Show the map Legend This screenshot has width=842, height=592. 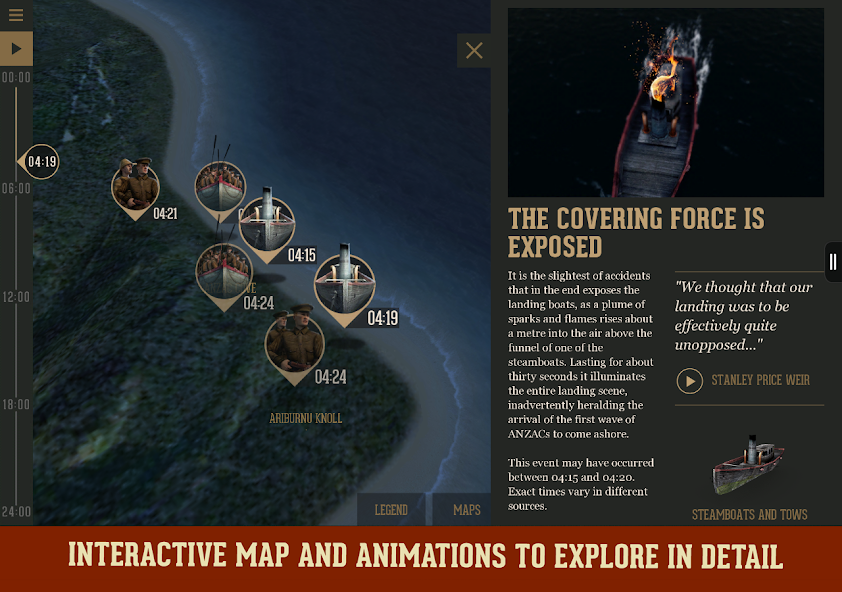coord(391,510)
